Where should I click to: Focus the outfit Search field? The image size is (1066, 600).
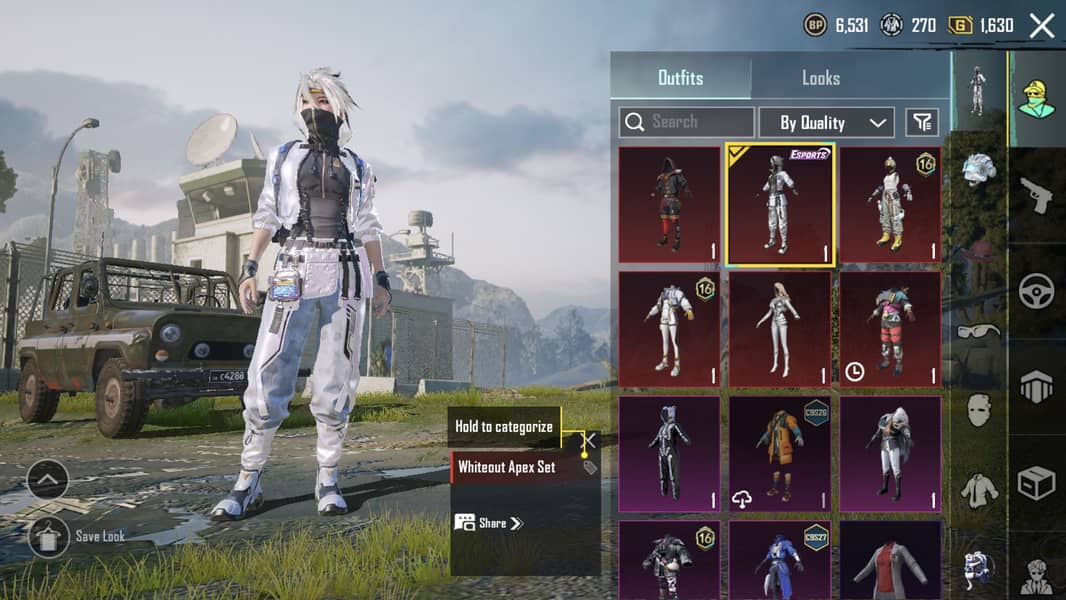687,122
